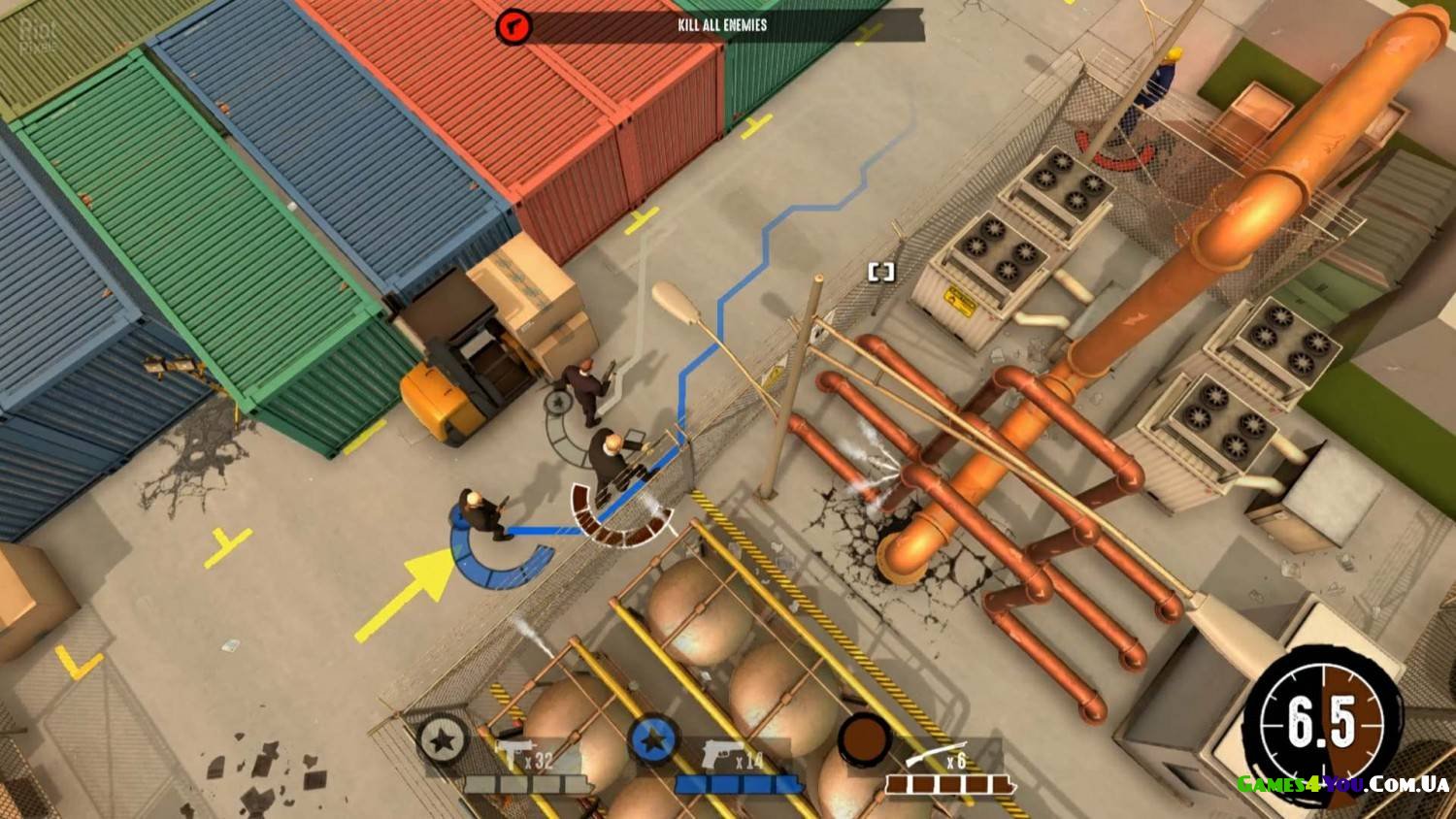Select the brown circle agent badge
Image resolution: width=1456 pixels, height=819 pixels.
click(864, 739)
